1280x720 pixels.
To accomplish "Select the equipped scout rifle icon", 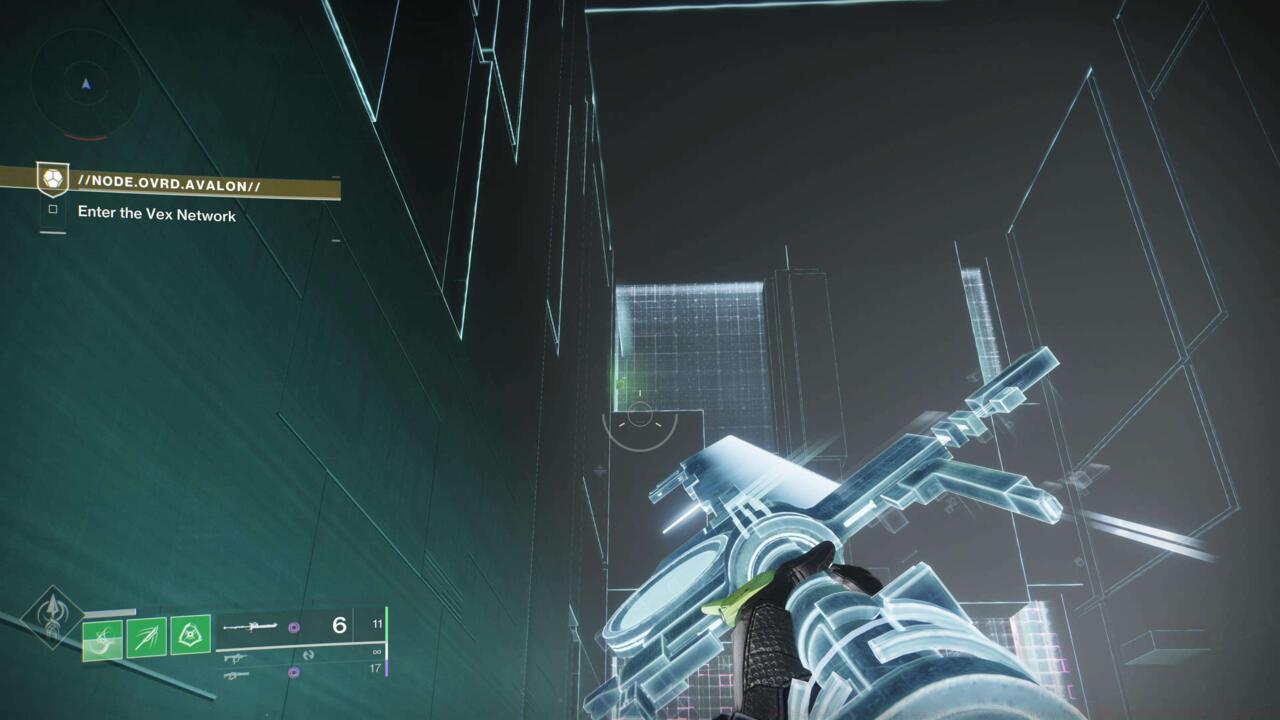I will point(252,628).
